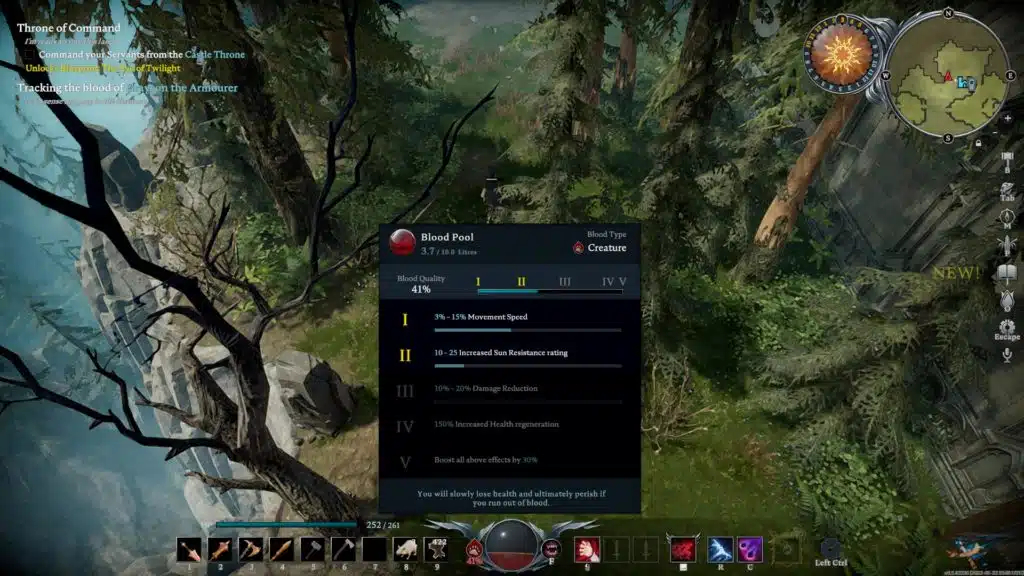1024x576 pixels.
Task: Select the spear in hotbar slot 1
Action: pos(188,549)
